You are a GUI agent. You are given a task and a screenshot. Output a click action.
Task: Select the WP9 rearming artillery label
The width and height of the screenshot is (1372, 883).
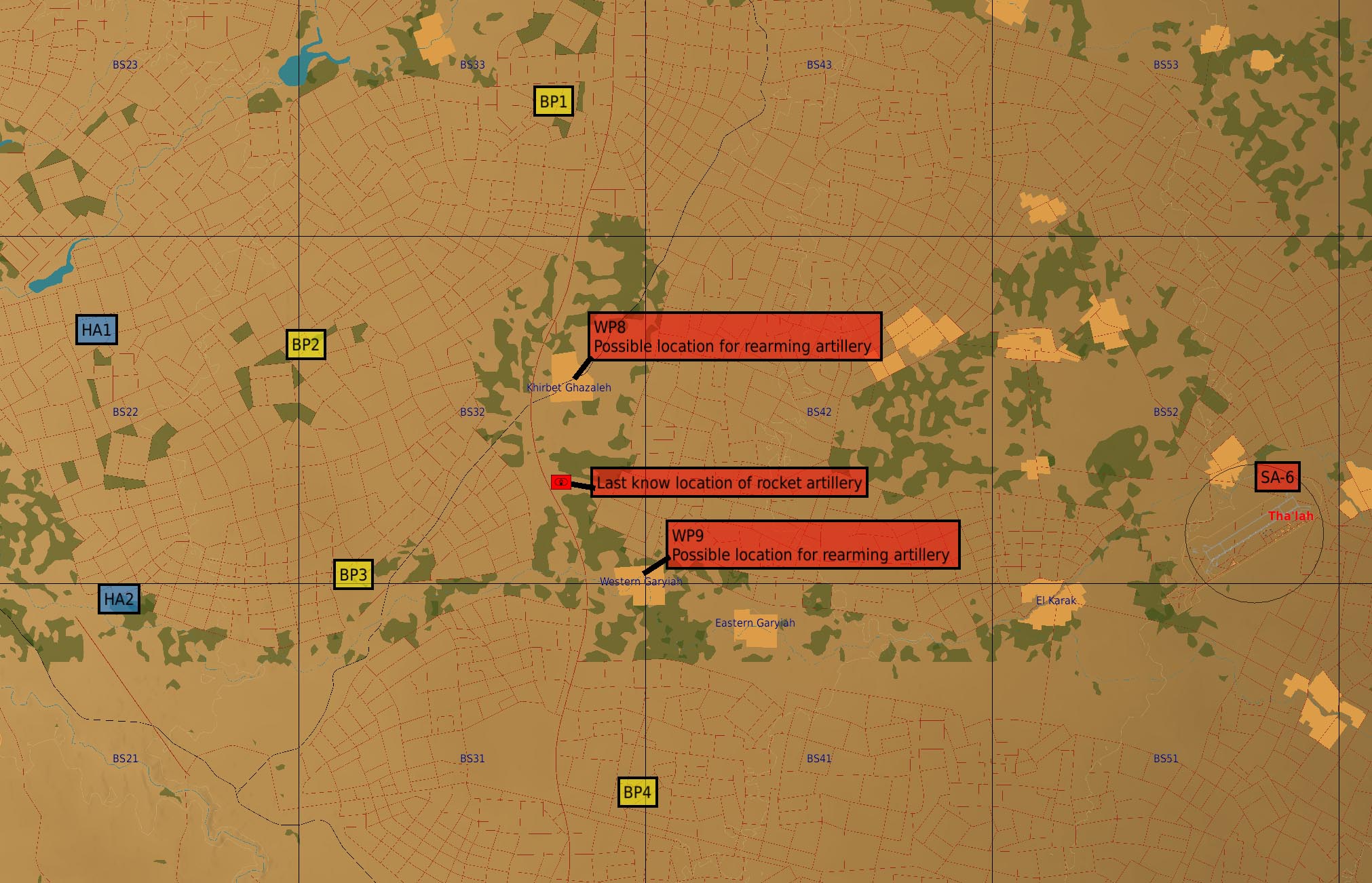tap(812, 545)
